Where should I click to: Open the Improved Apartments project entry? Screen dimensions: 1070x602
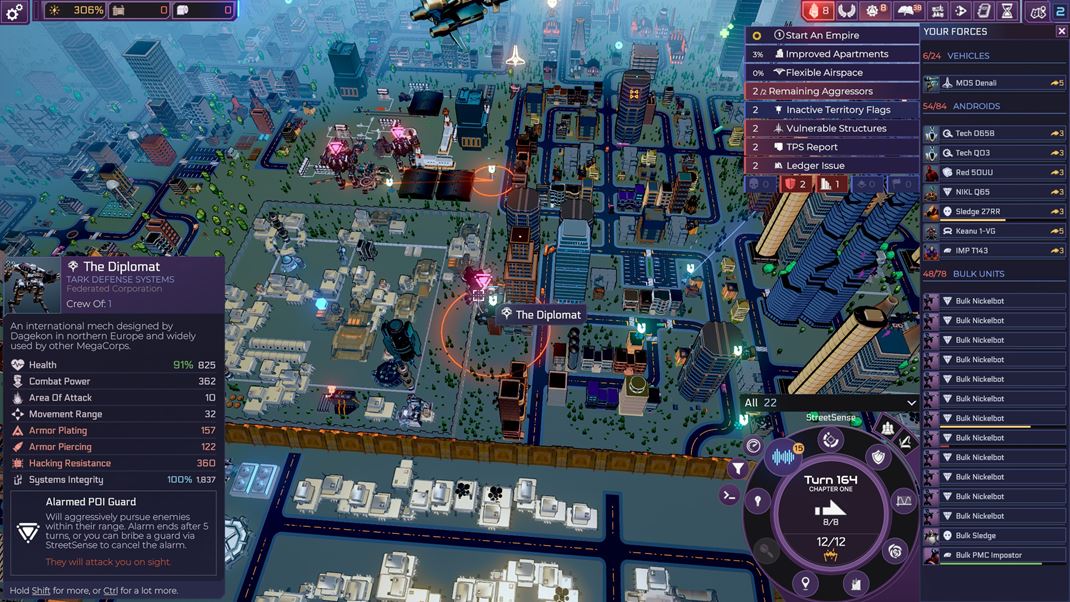tap(832, 54)
